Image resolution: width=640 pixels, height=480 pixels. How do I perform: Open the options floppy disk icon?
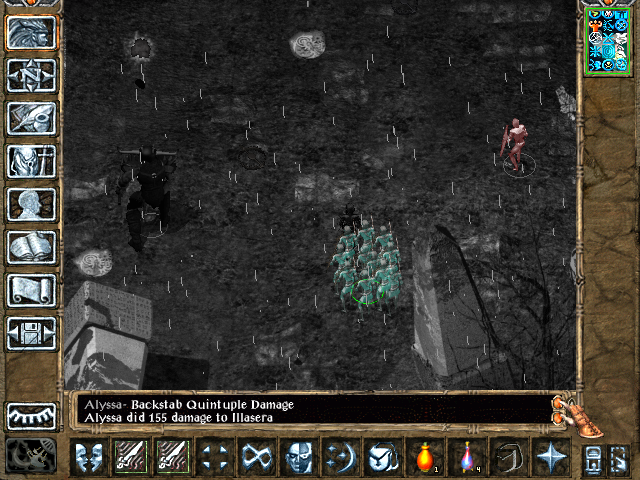tap(32, 332)
